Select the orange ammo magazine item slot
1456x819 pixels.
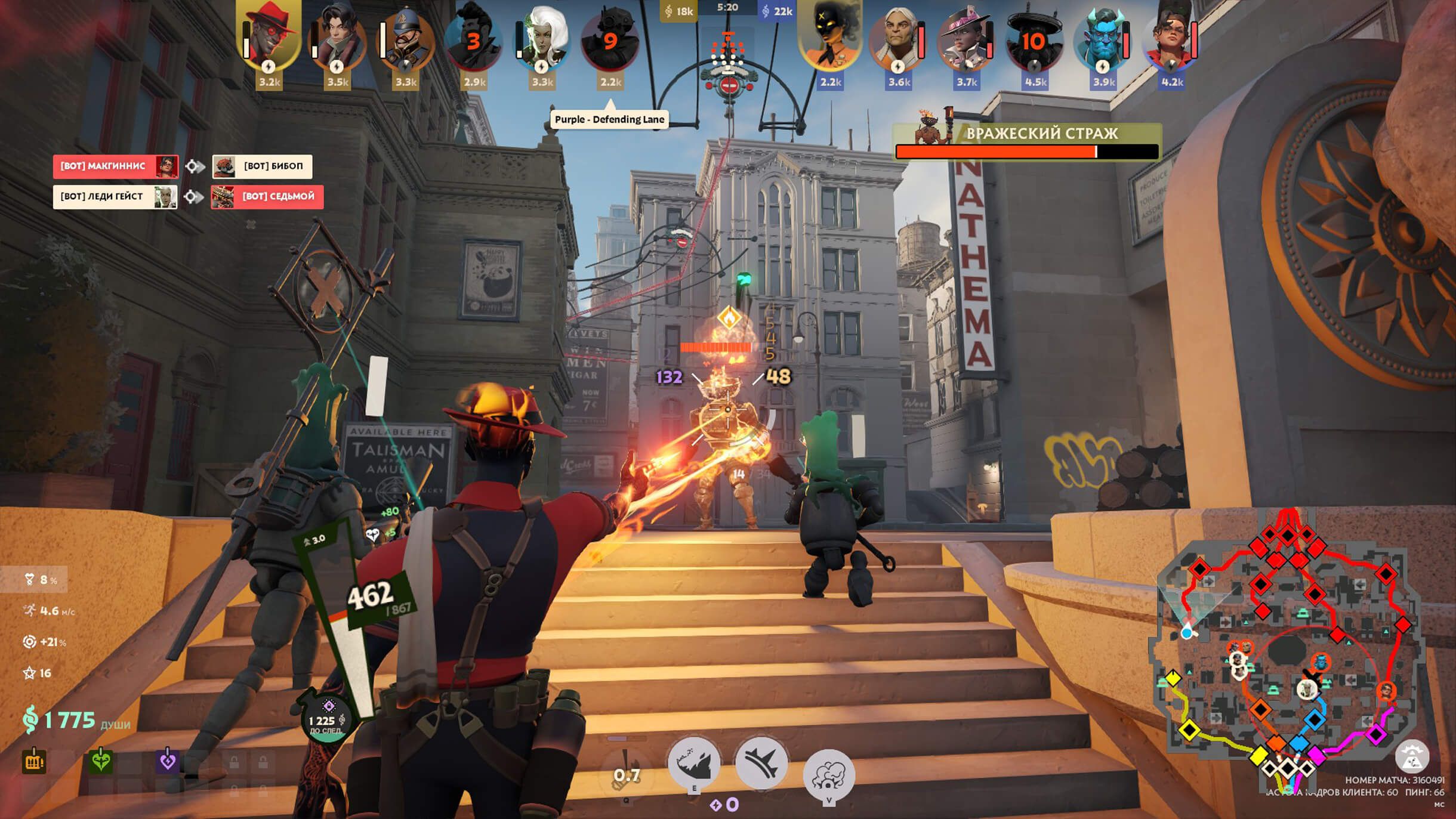(34, 761)
